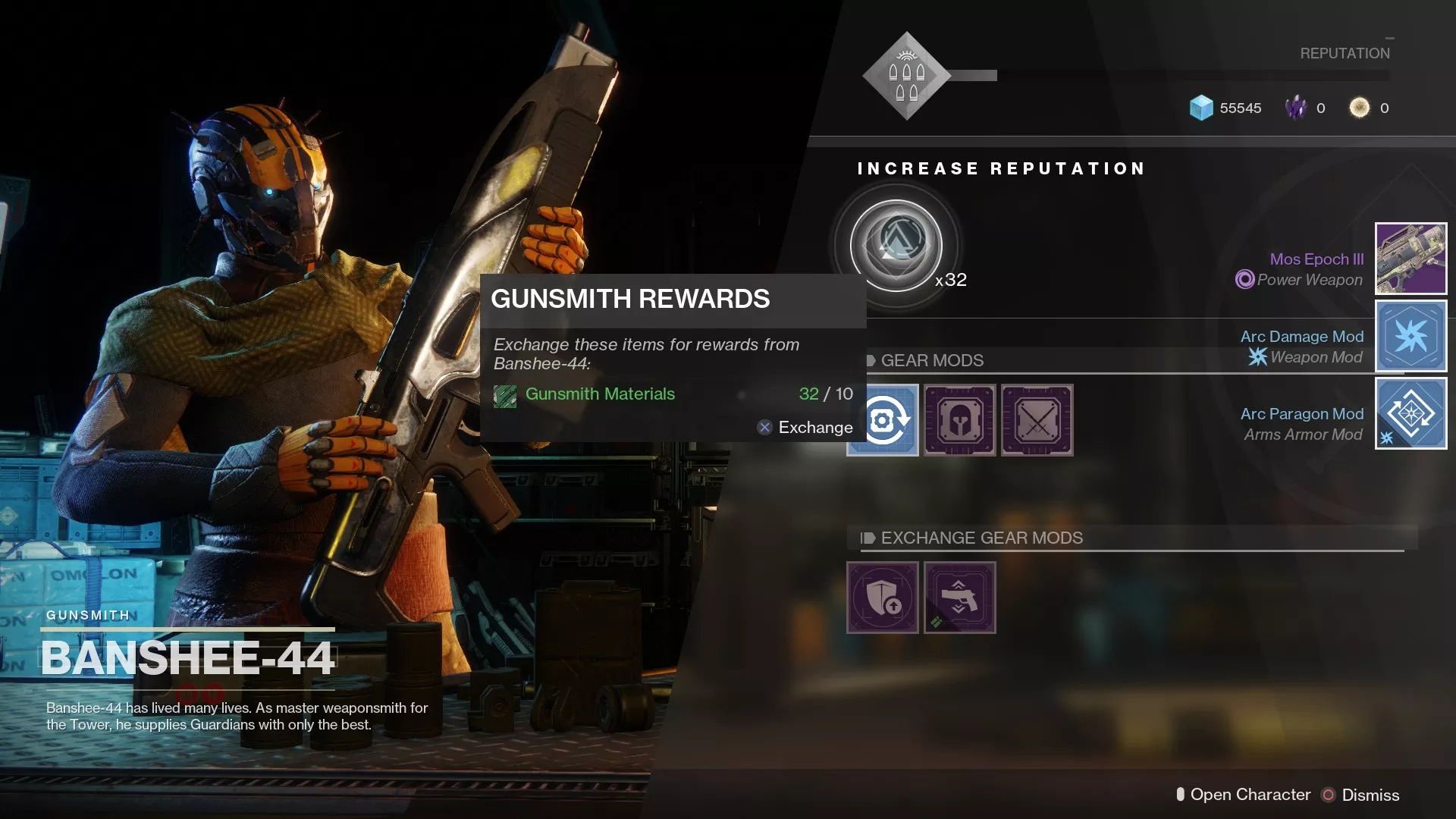Viewport: 1456px width, 819px height.
Task: Select the Arc Paragon Mod icon
Action: [1410, 413]
